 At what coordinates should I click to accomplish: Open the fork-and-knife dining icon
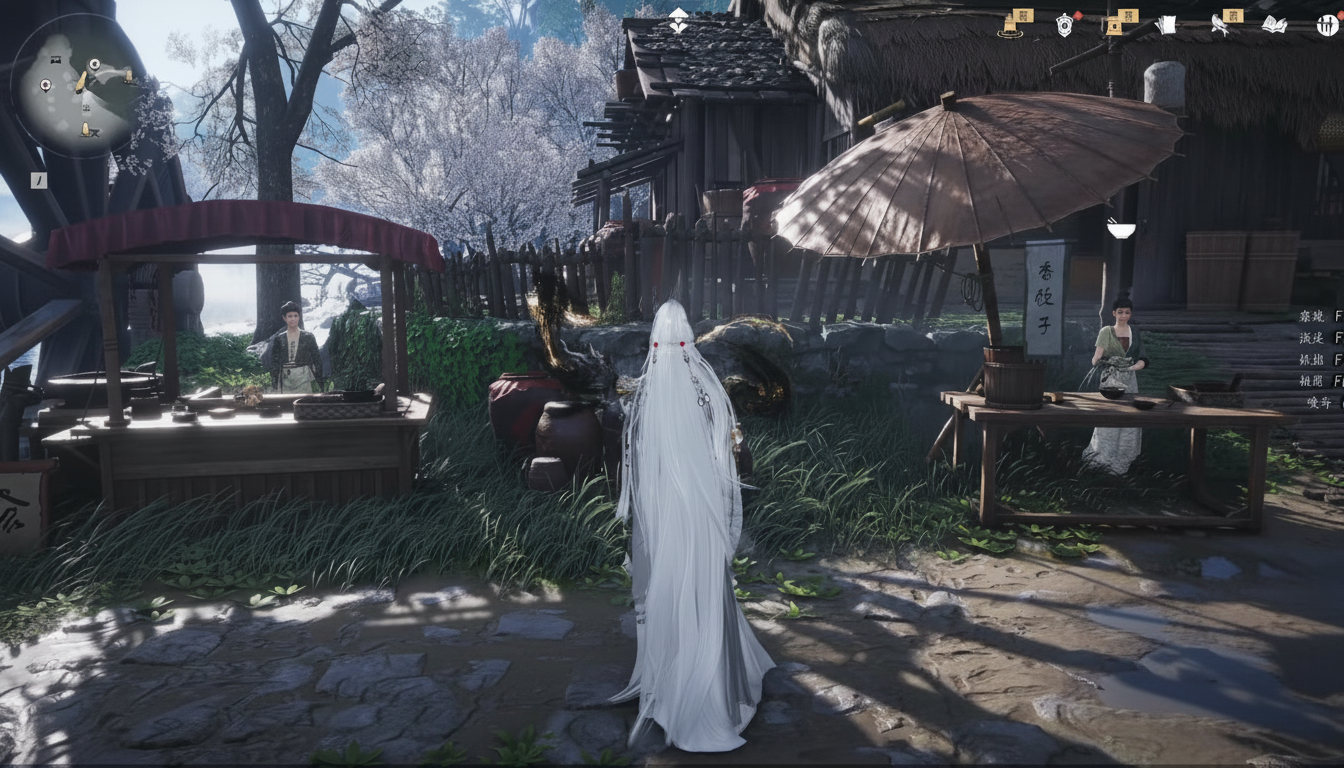tap(1325, 26)
